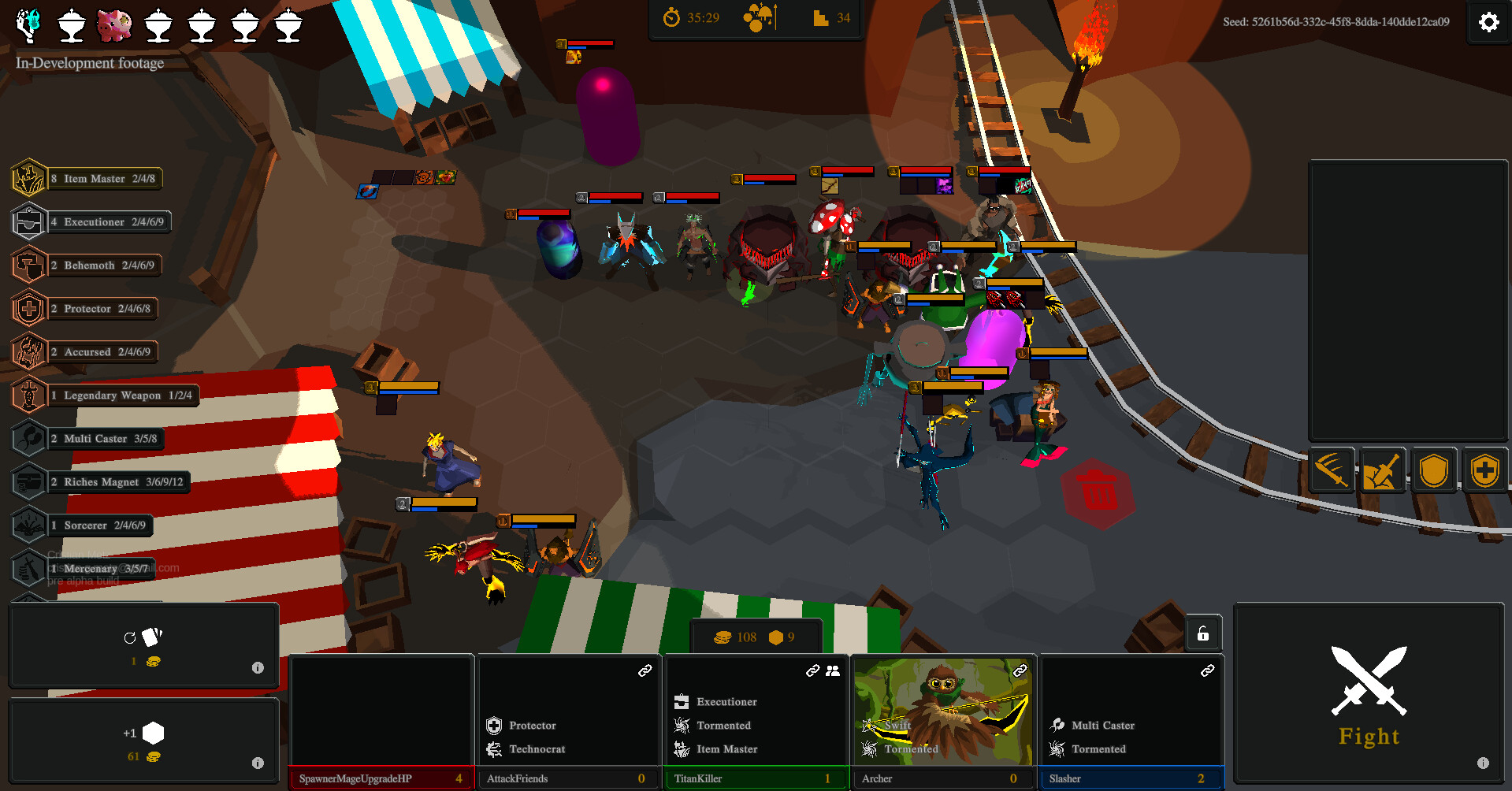Screen dimensions: 1512x791
Task: Select the Accursed trait in the left panel
Action: [x=87, y=351]
